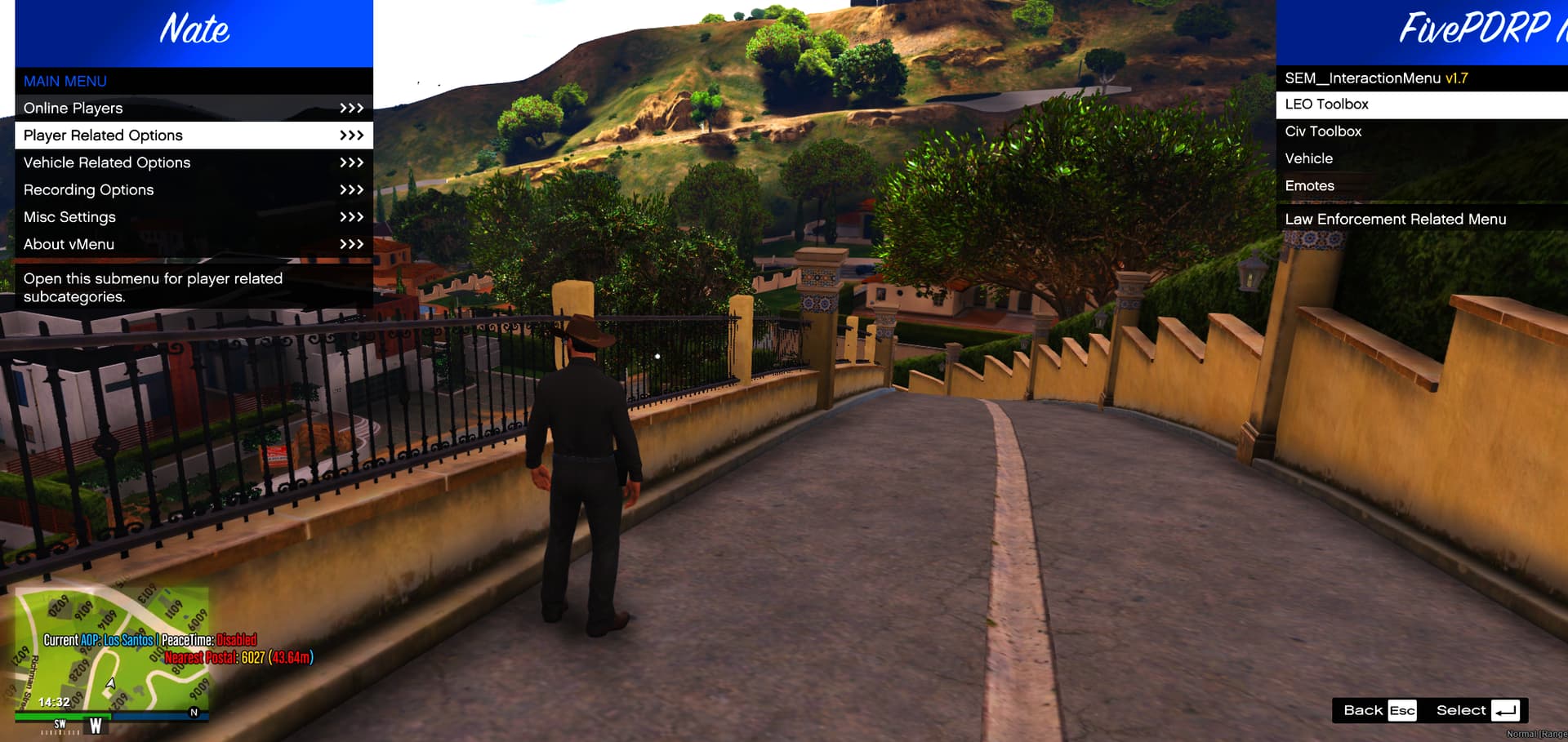Open the Law Enforcement Related Menu
Screen dimensions: 1568x742
click(x=1396, y=219)
